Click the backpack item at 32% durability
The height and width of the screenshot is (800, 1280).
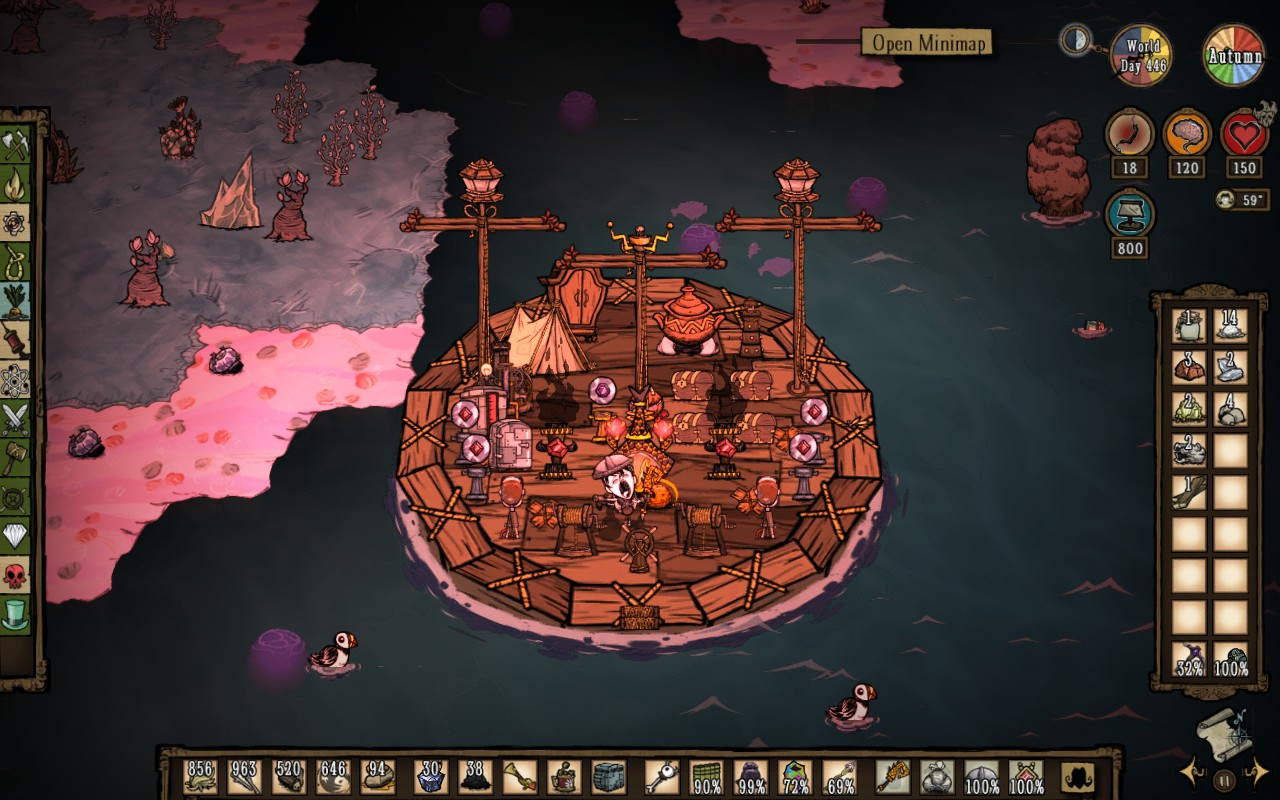point(1189,659)
